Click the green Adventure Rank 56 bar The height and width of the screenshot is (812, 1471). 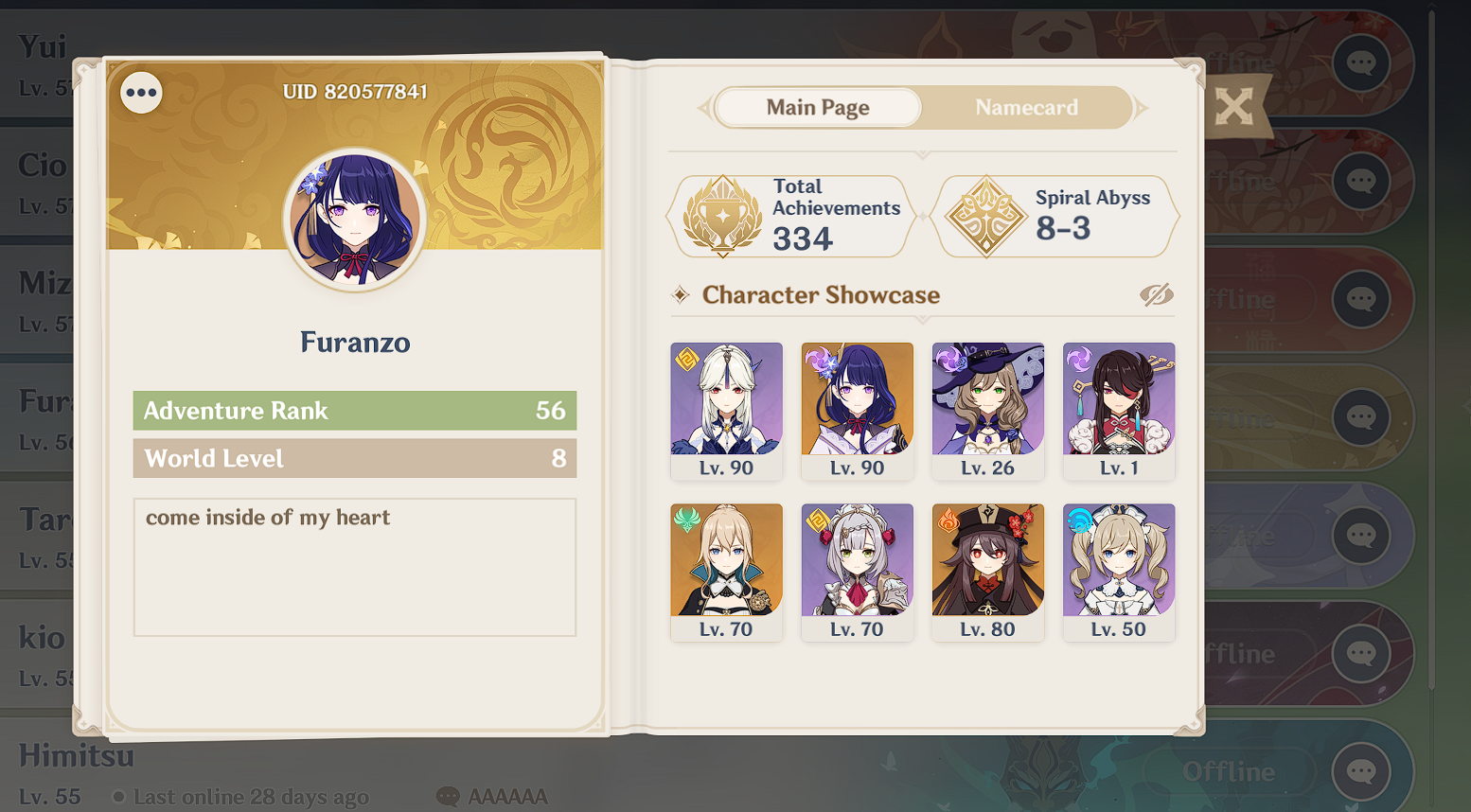pyautogui.click(x=354, y=411)
